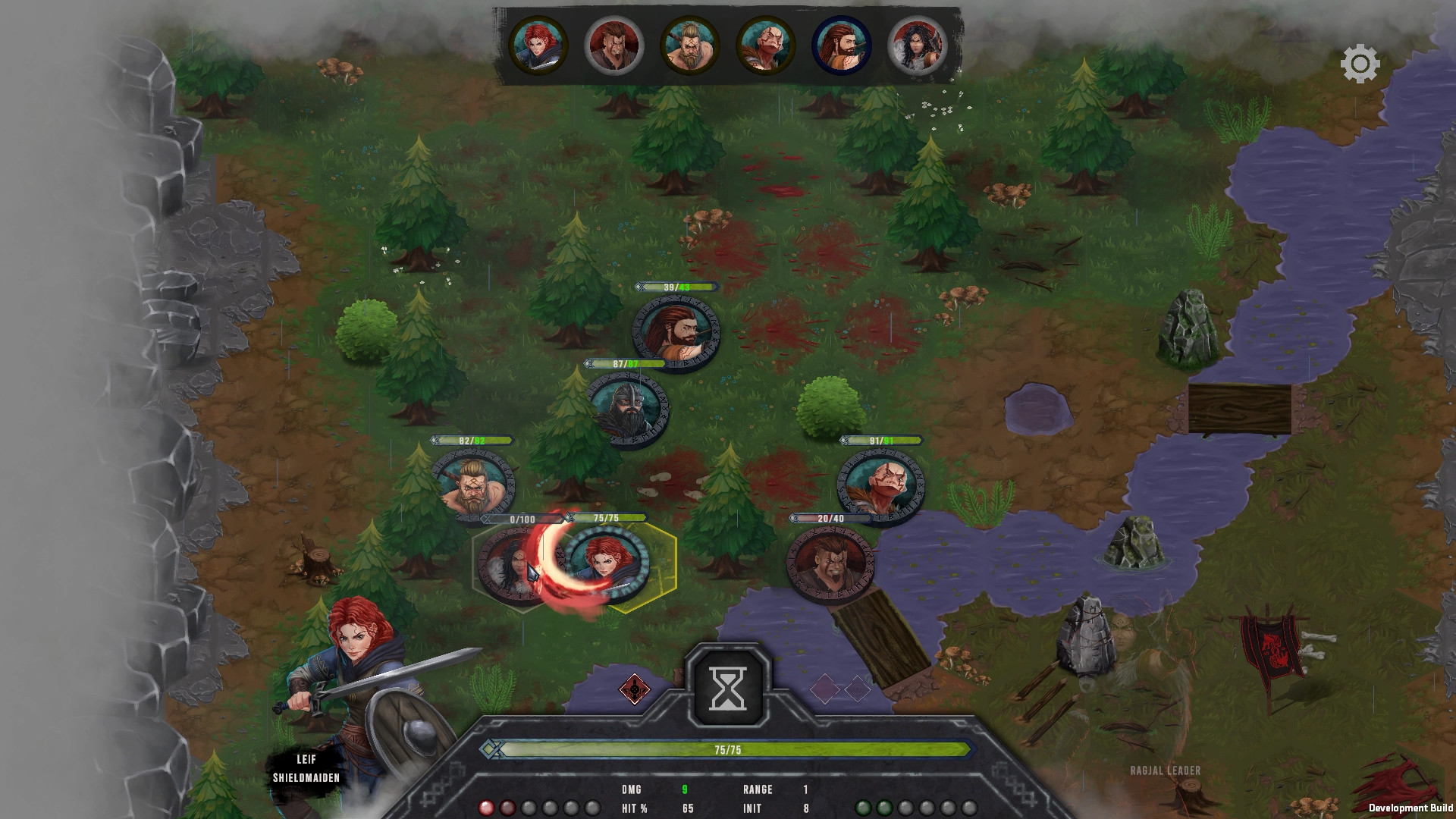
Task: Click the black-haired woman turn-order portrait
Action: [917, 45]
